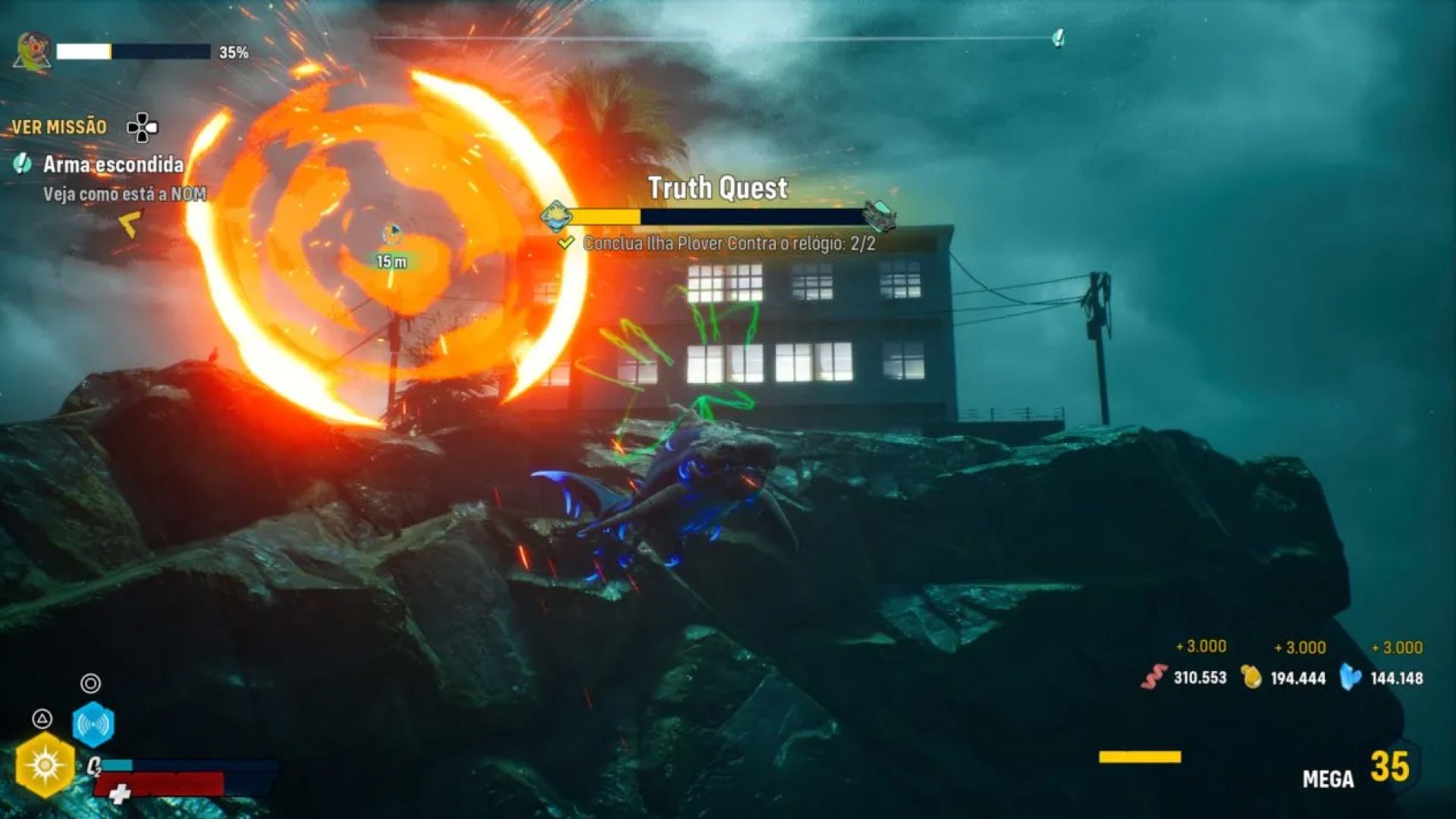Select the Conclua Ilha Plover objective line
Viewport: 1456px width, 819px height.
pyautogui.click(x=728, y=244)
